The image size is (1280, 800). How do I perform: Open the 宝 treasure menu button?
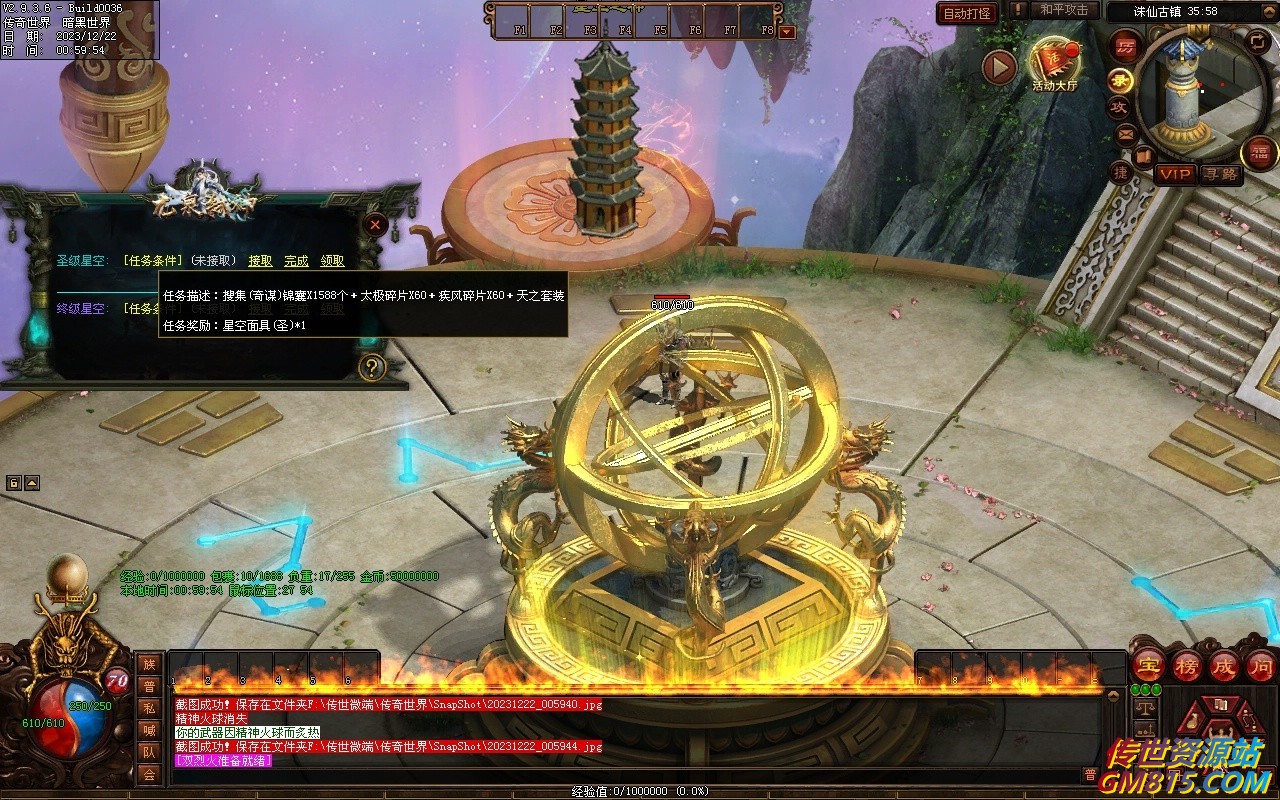coord(1148,665)
